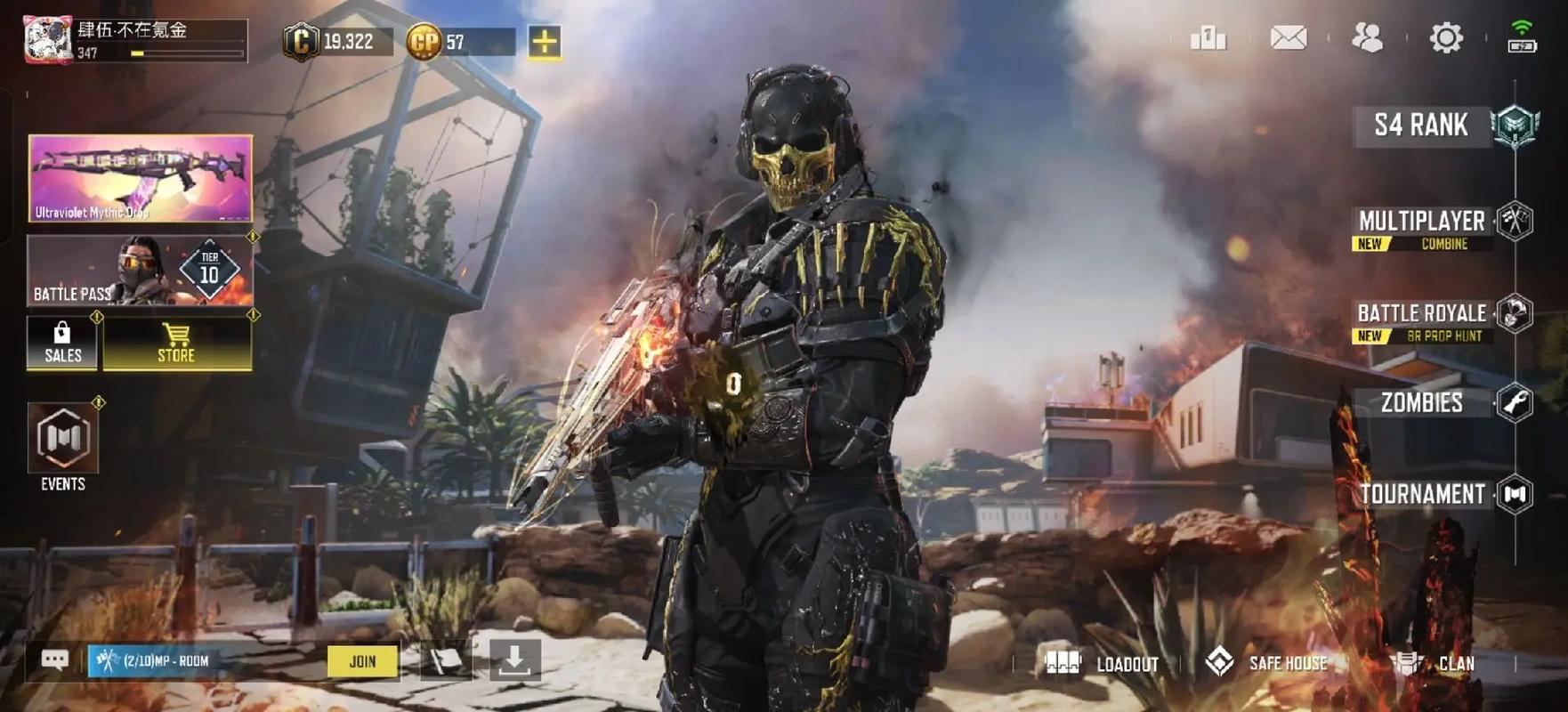Open the friends list icon

(1367, 38)
